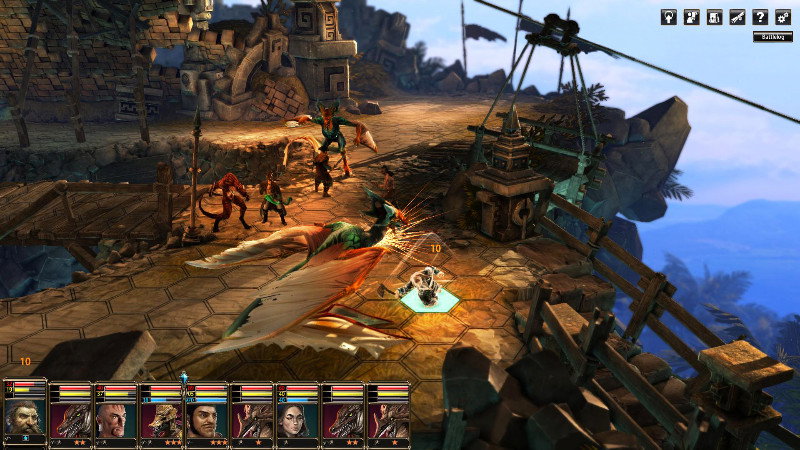Select the mustached dark-haired man portrait
The image size is (800, 450).
[206, 420]
